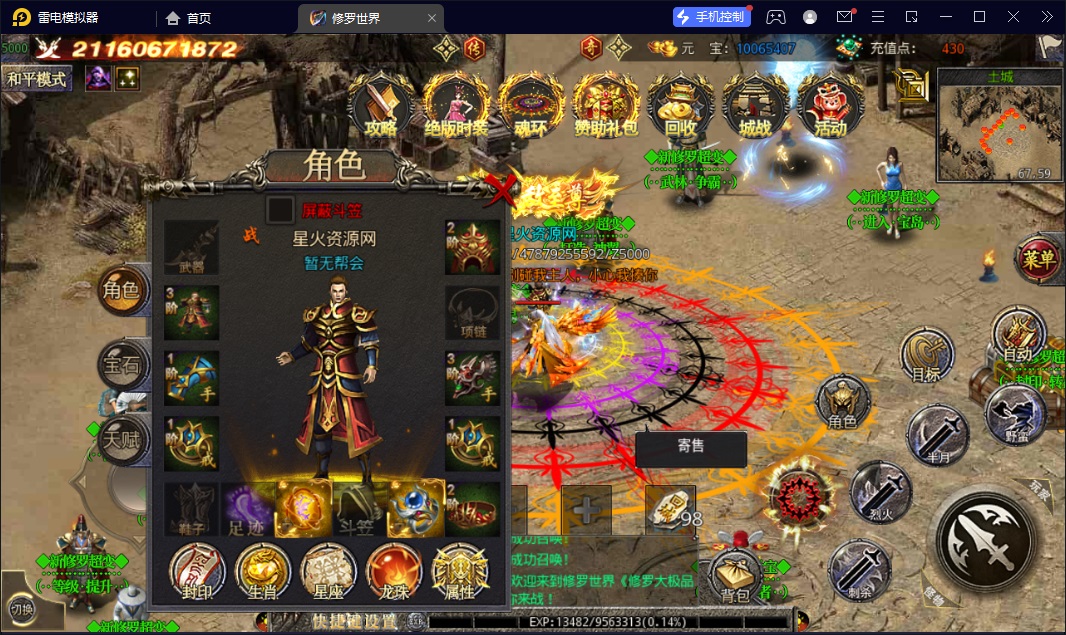The width and height of the screenshot is (1066, 635).
Task: Open the 菜单 menu button
Action: pos(1039,261)
